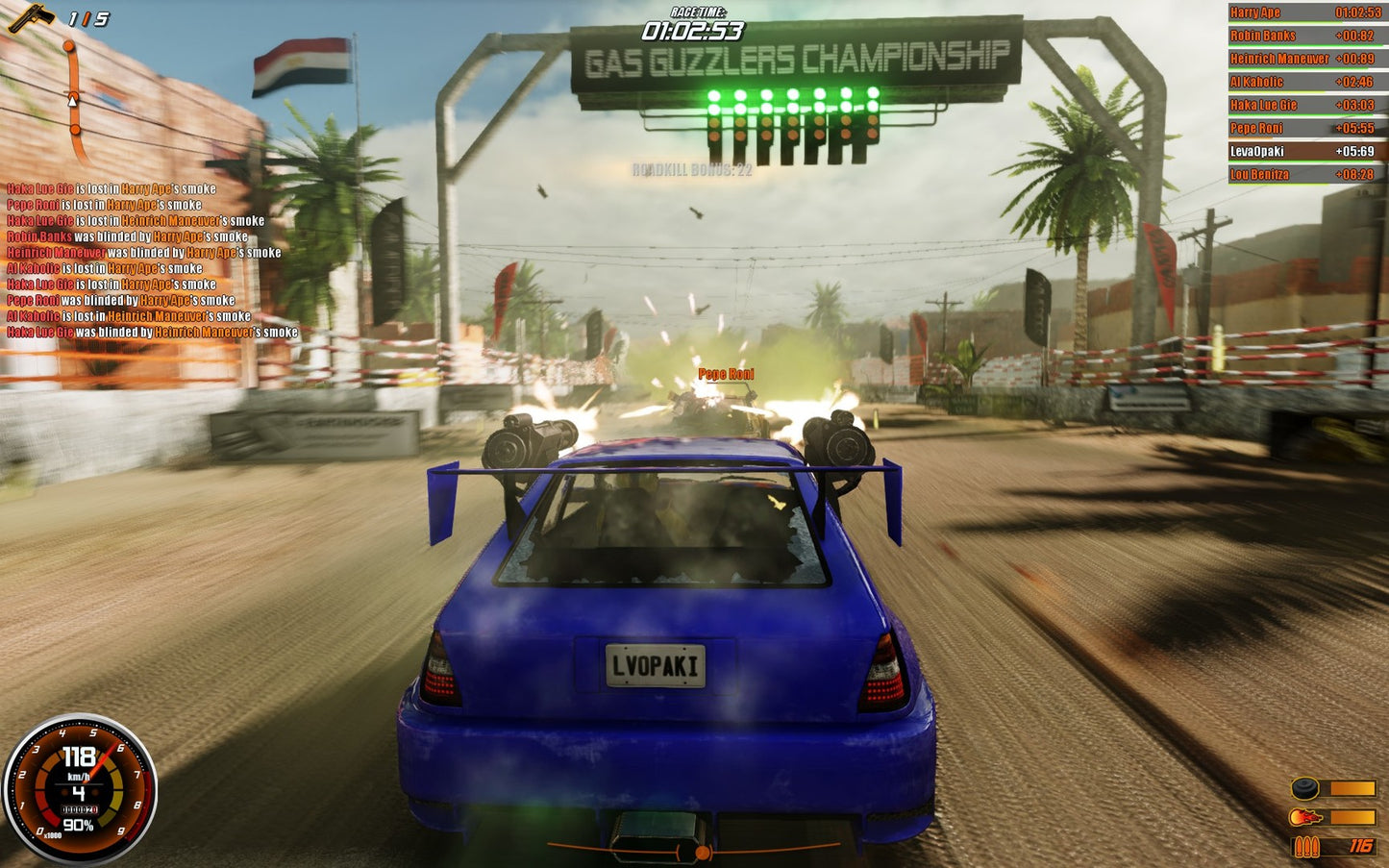Select Harry Ape in the standings list
This screenshot has height=868, width=1389.
click(x=1302, y=12)
